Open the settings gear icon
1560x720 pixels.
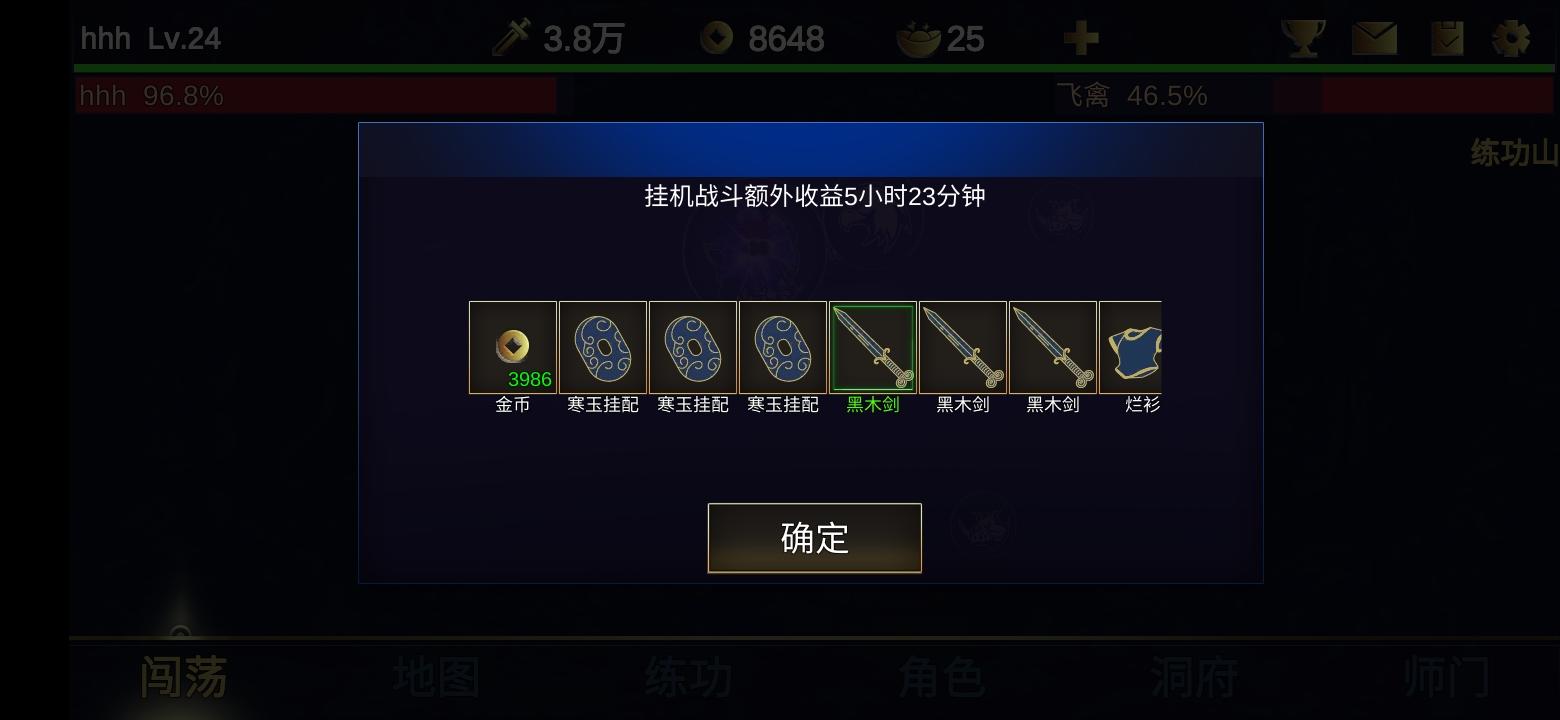pyautogui.click(x=1512, y=36)
